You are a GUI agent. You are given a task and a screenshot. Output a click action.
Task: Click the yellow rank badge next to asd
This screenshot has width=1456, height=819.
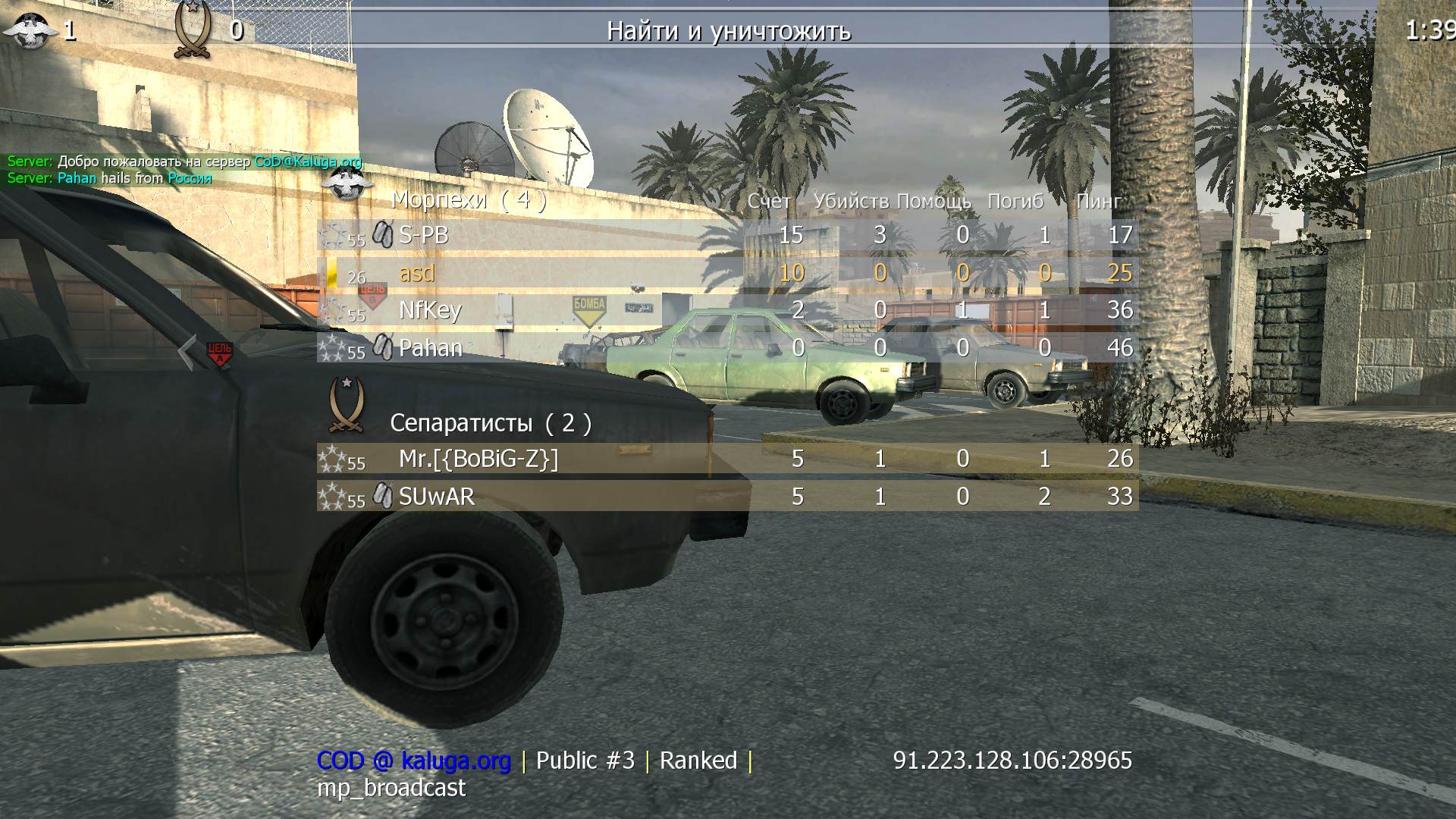(334, 273)
